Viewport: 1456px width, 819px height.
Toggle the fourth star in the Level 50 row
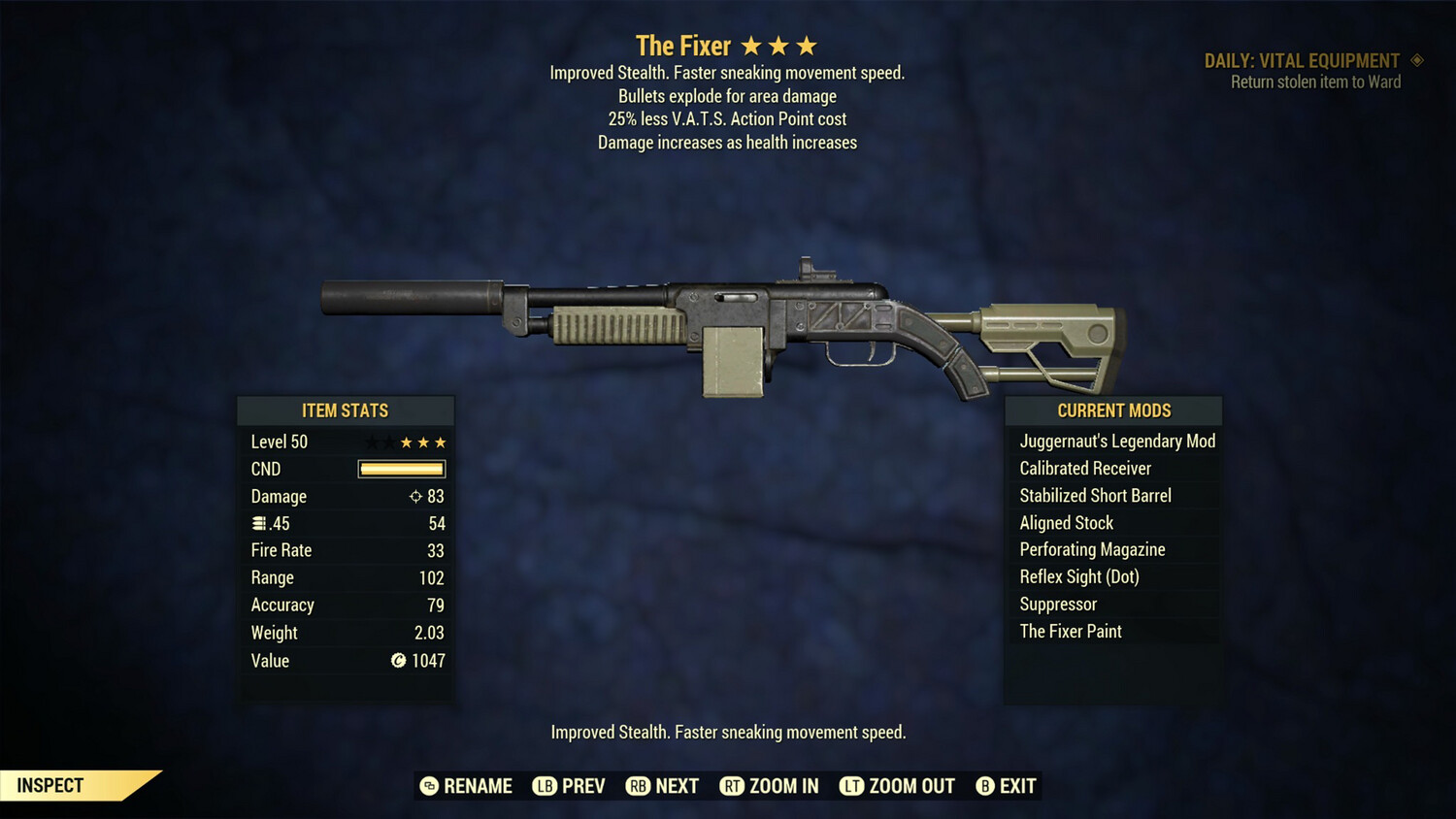(423, 442)
